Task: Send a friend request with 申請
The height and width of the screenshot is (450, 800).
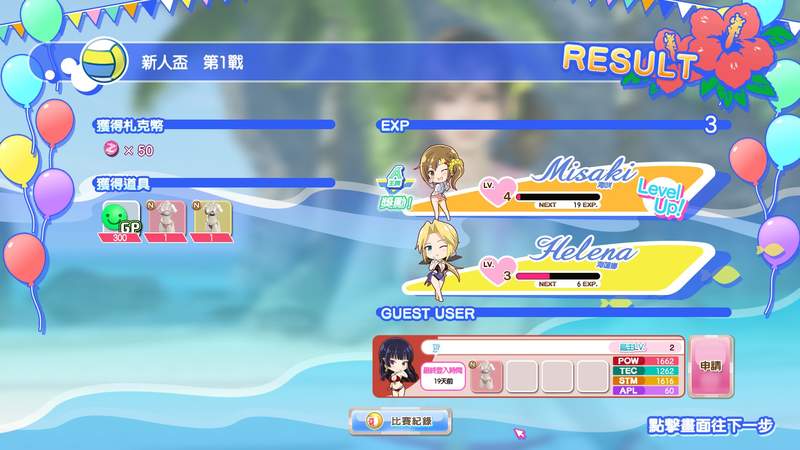Action: pos(711,367)
